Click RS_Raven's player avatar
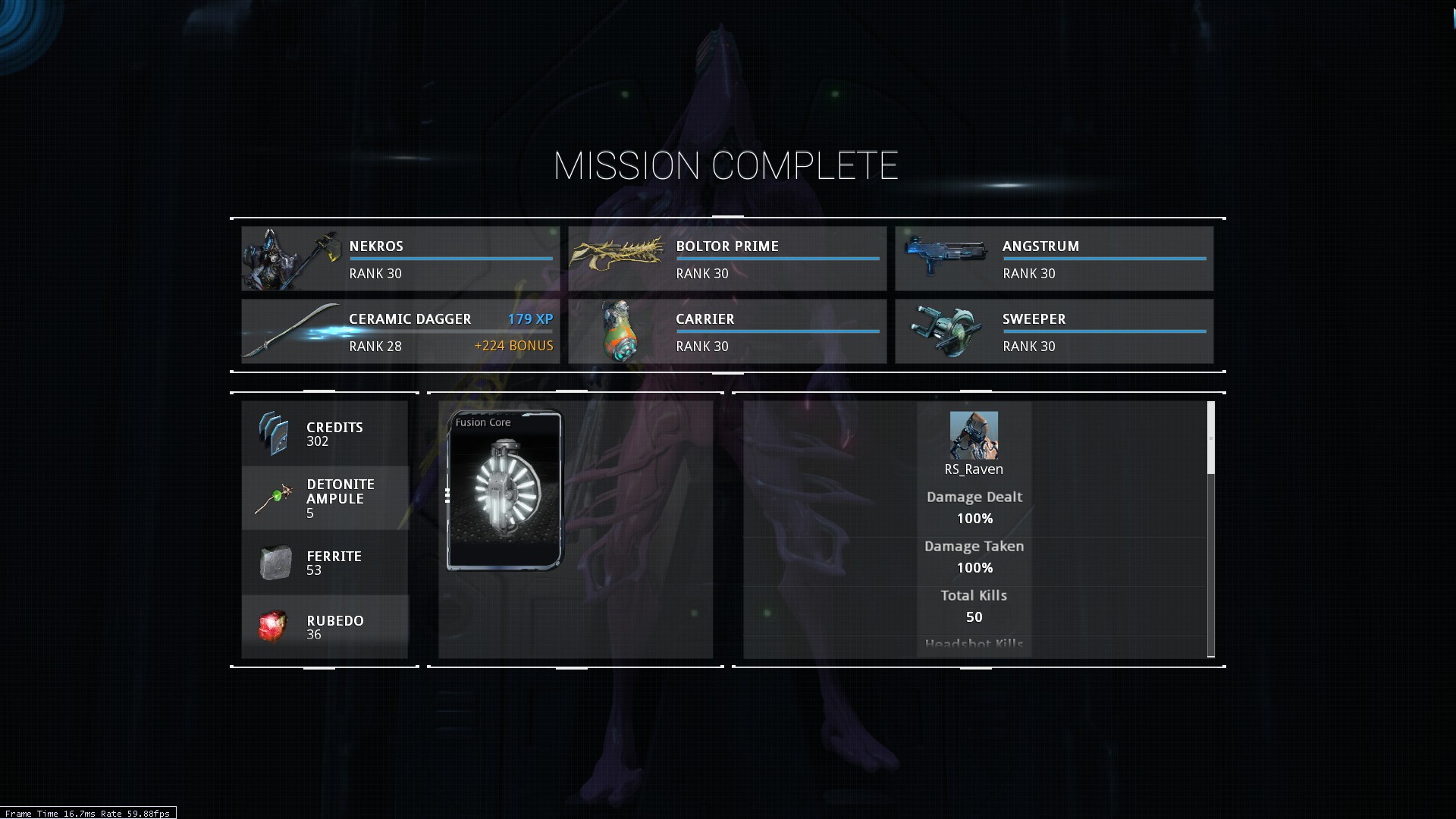Image resolution: width=1456 pixels, height=819 pixels. coord(974,435)
